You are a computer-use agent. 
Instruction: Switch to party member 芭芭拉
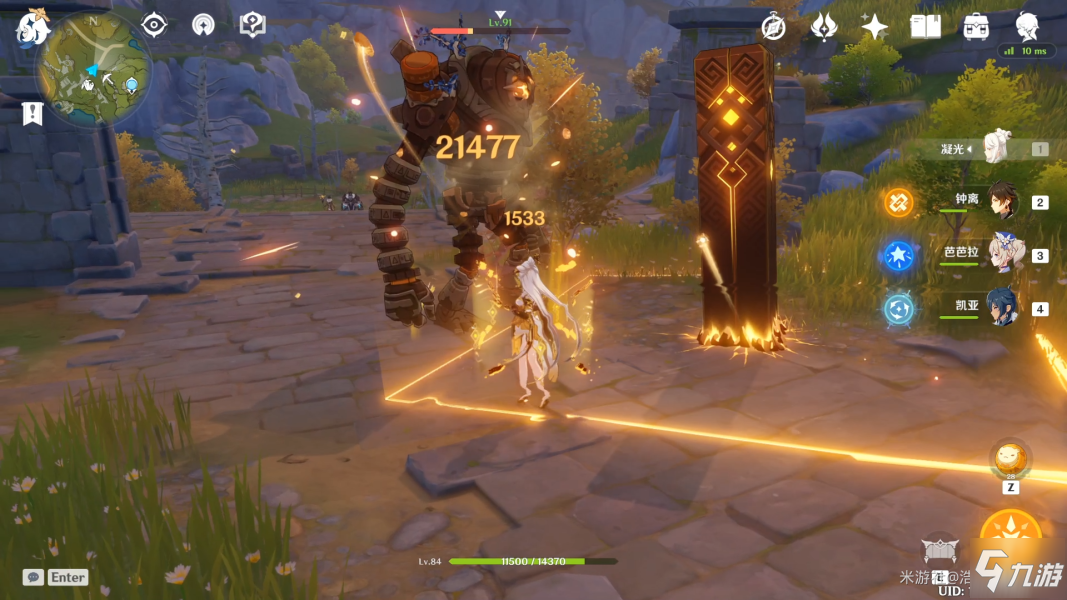(1003, 254)
